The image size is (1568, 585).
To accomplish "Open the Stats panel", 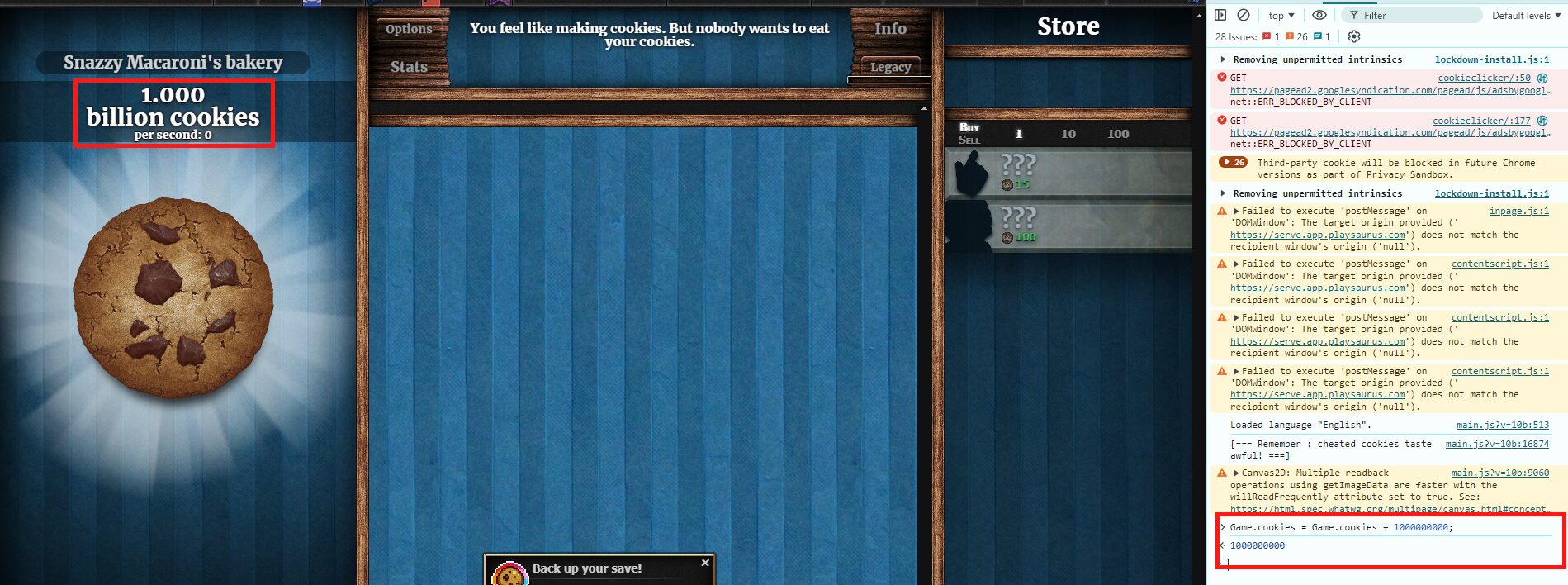I will 409,67.
